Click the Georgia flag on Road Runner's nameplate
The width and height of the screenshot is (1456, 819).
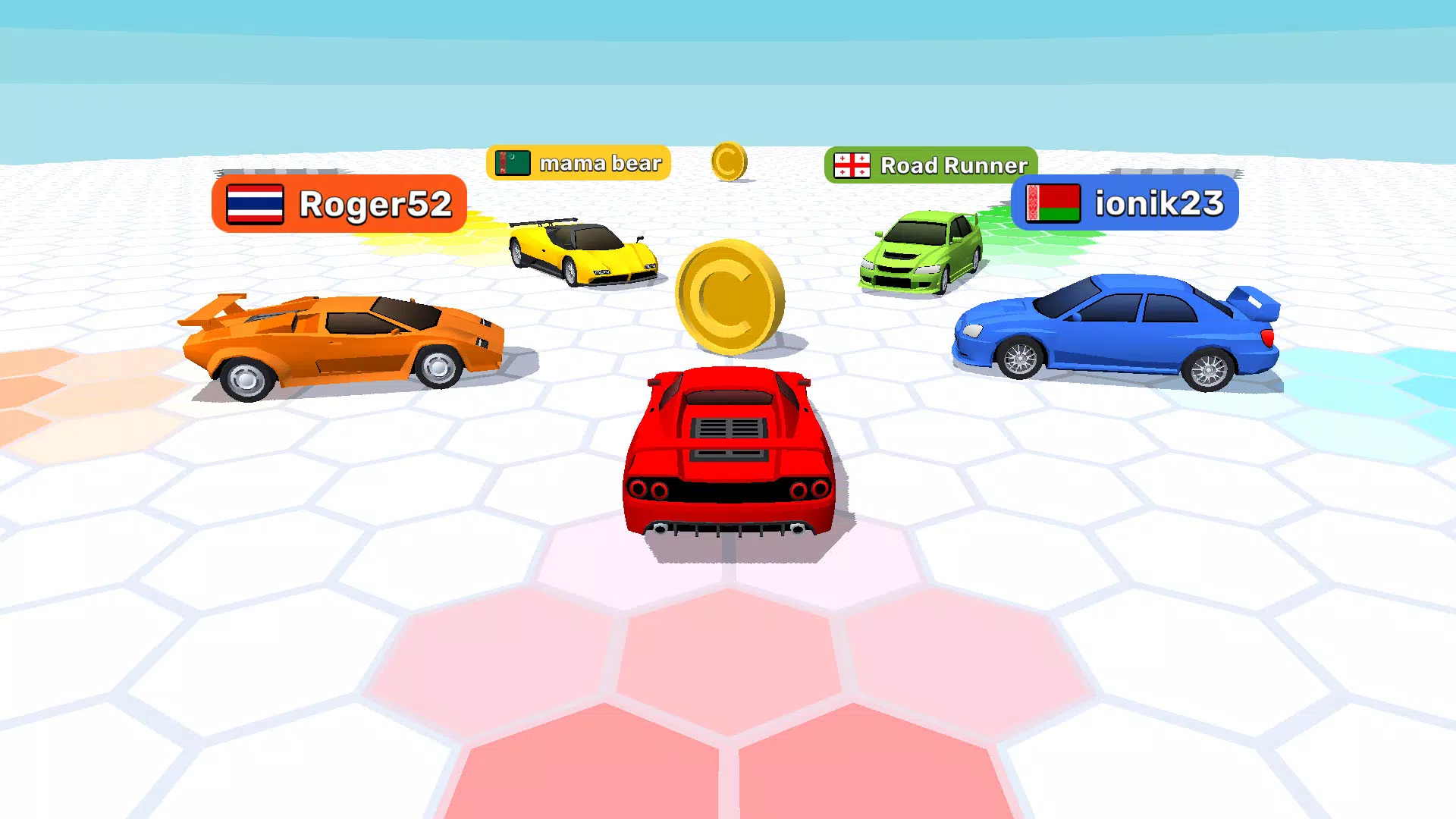pos(851,163)
